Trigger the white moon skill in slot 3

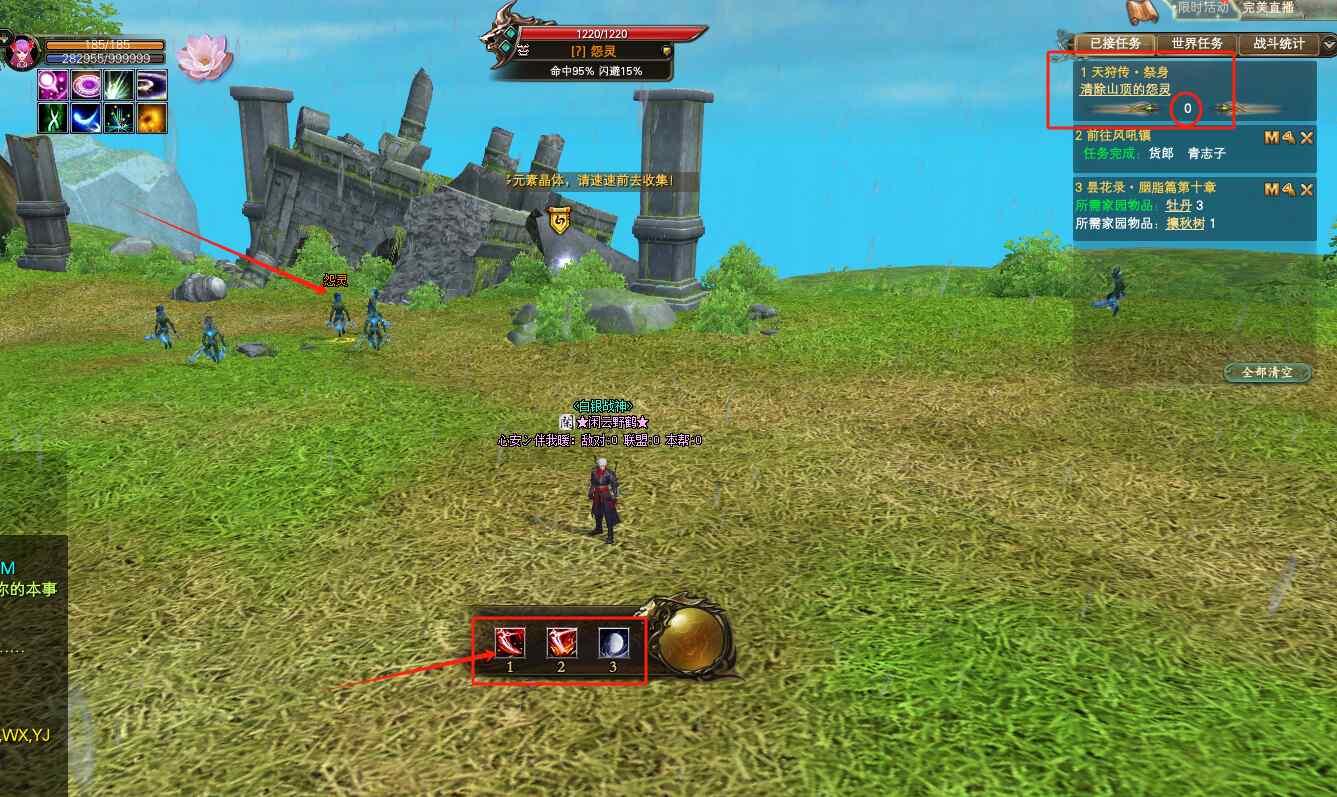(x=613, y=643)
